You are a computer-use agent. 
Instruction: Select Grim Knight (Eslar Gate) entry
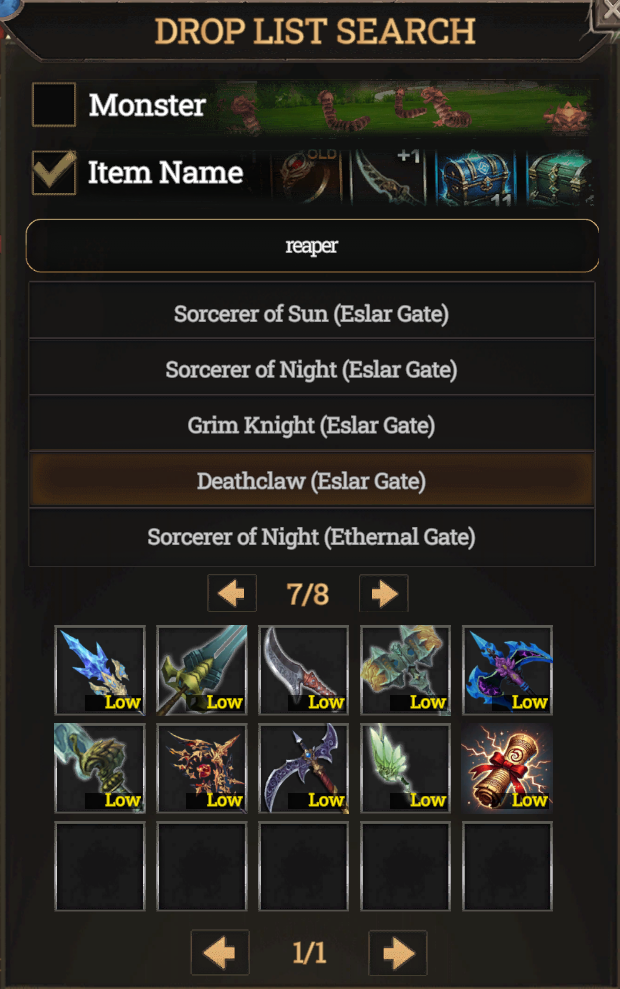[x=312, y=426]
